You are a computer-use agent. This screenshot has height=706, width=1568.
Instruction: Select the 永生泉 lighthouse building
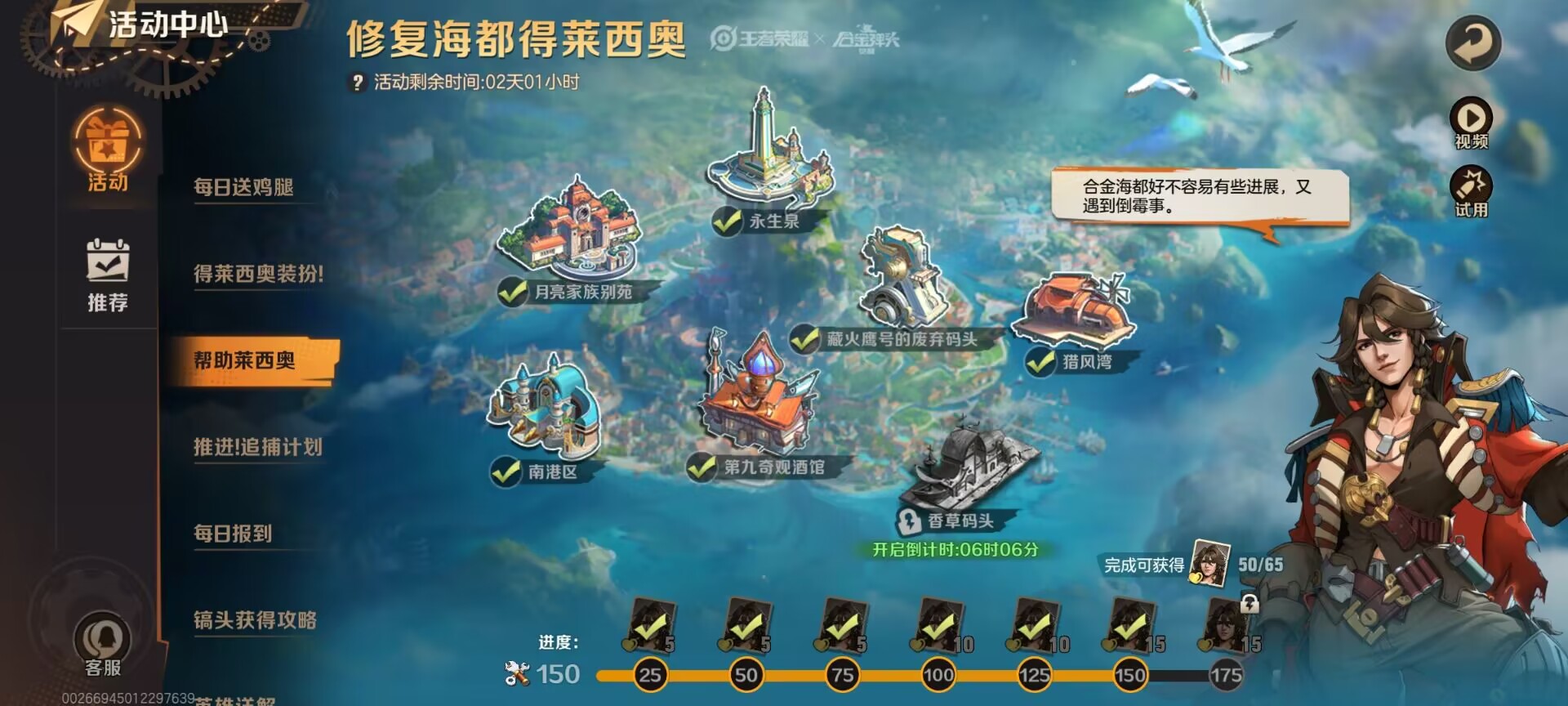pos(767,155)
